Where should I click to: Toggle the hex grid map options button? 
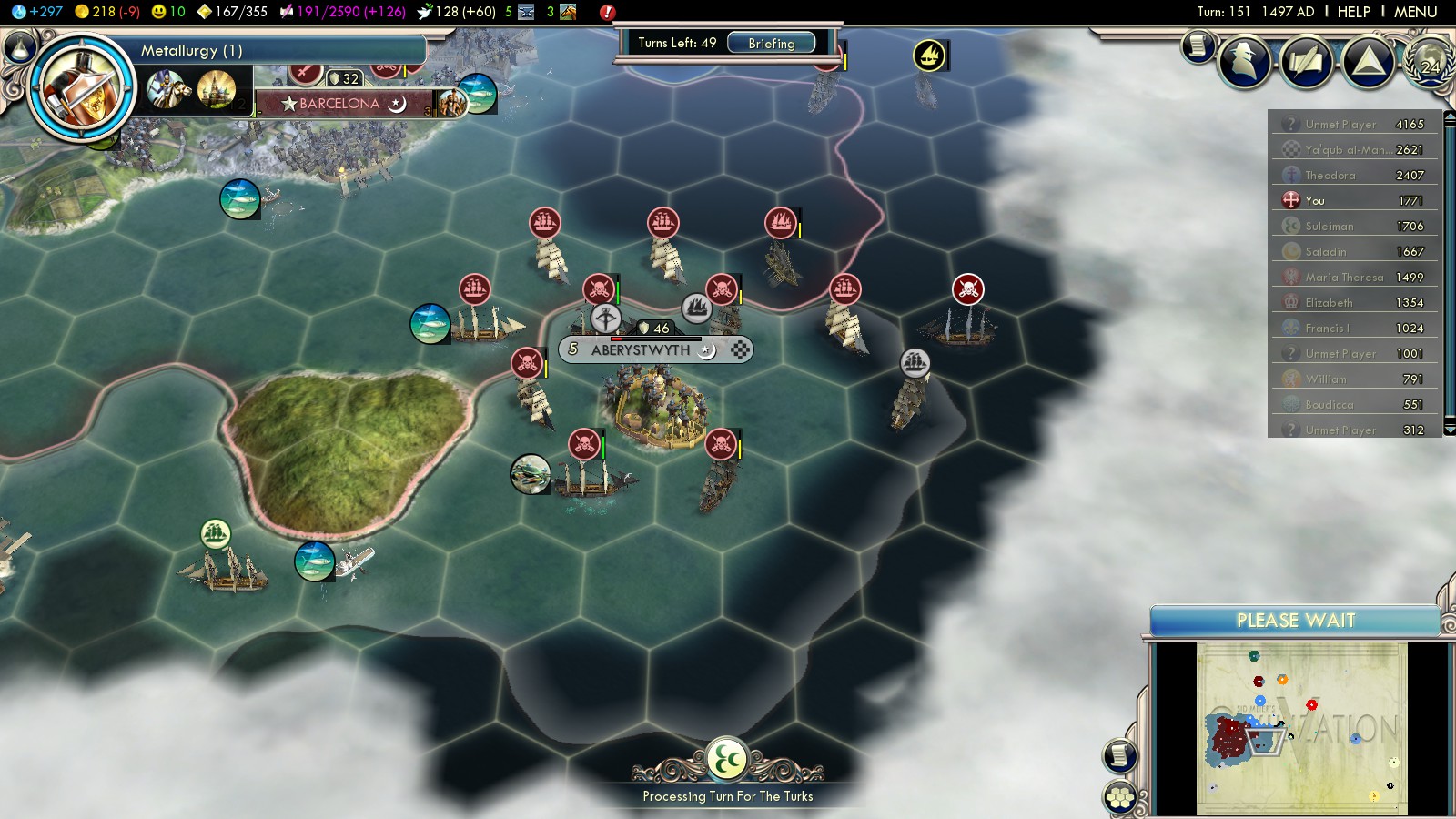click(x=1120, y=797)
